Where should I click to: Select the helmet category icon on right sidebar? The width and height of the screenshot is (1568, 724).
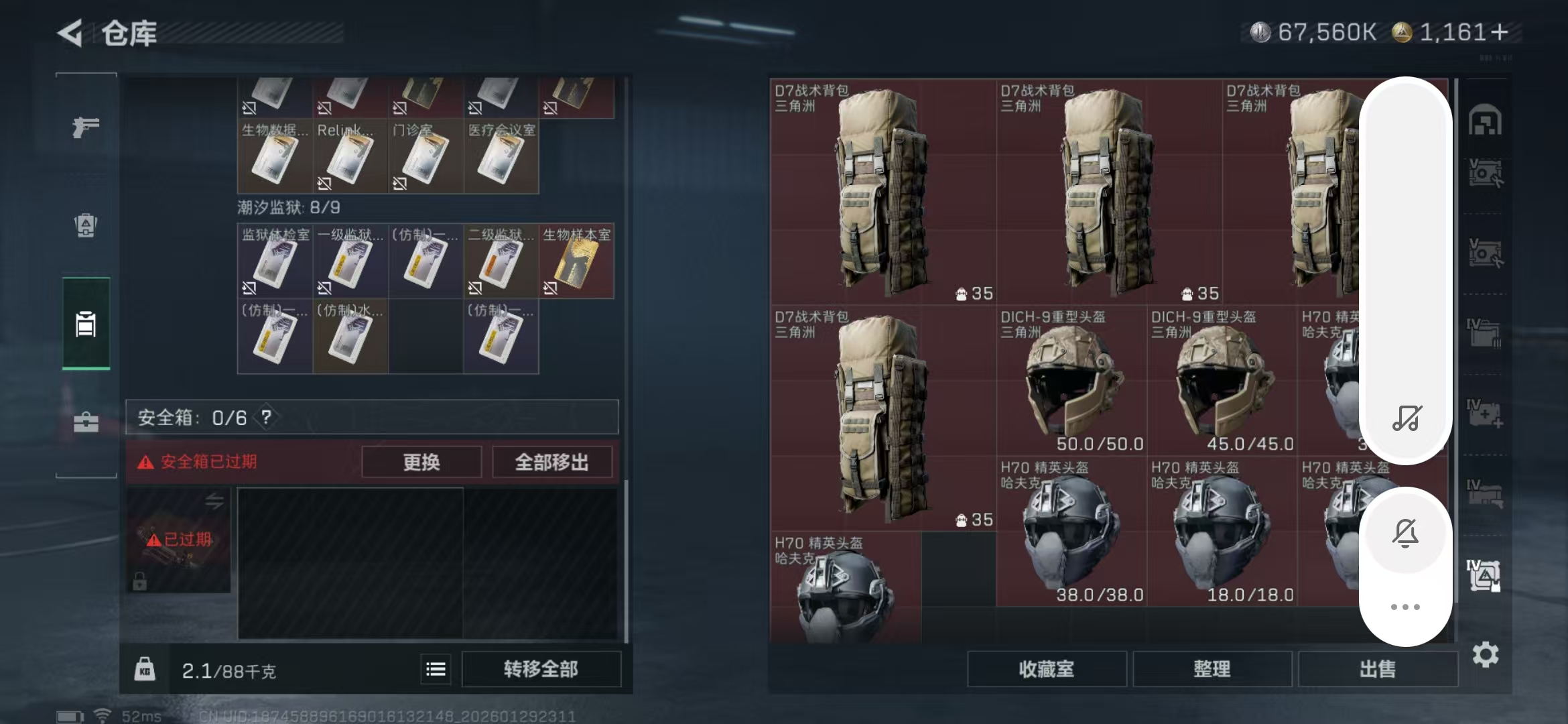(1485, 119)
